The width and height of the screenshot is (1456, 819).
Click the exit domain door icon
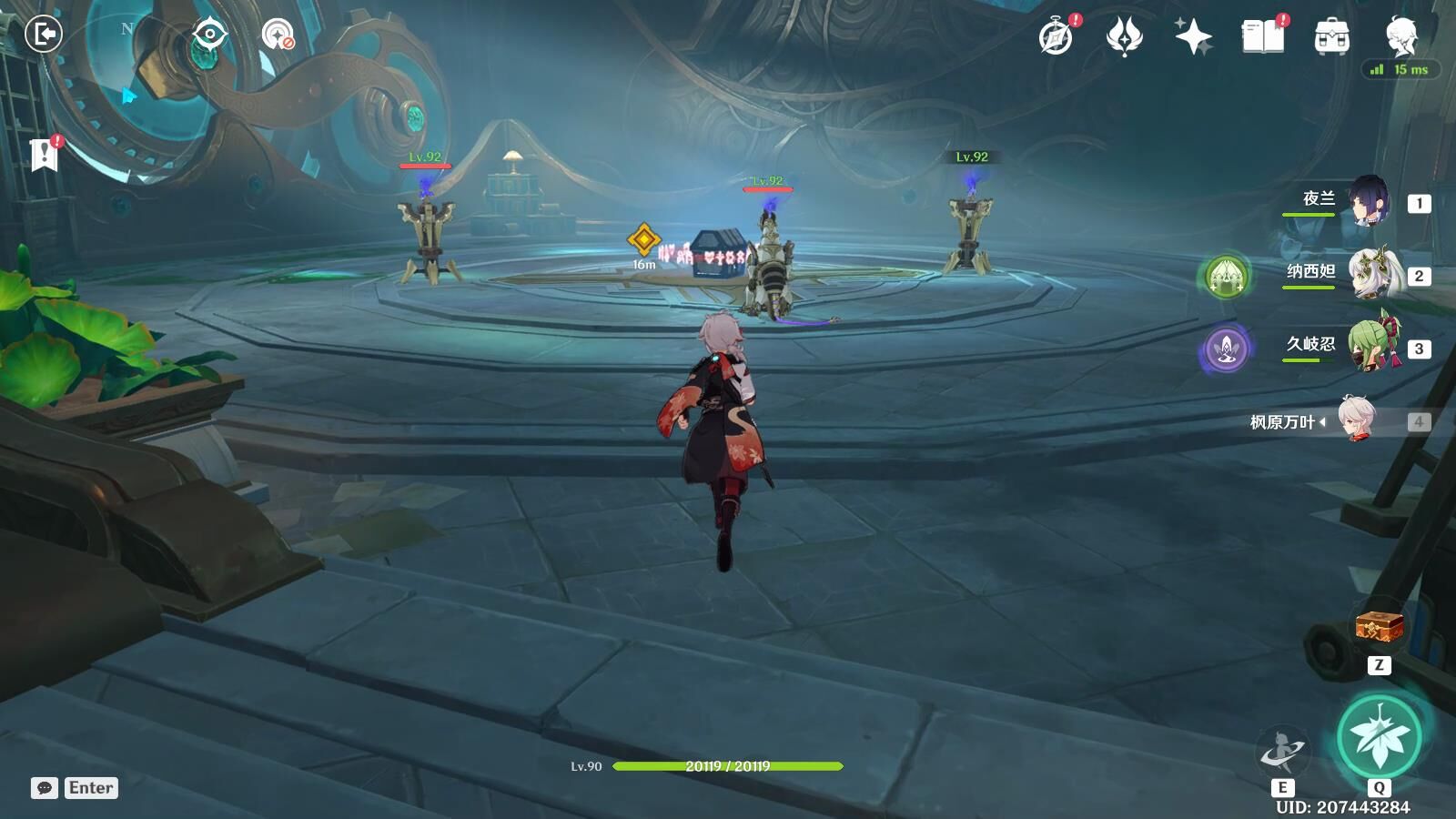pos(43,35)
